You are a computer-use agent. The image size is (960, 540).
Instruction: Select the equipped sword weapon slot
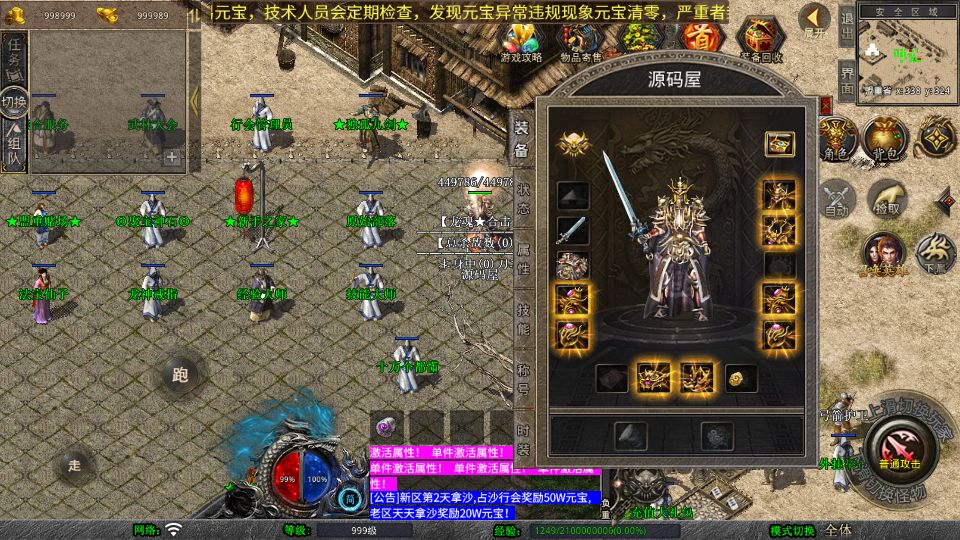[x=572, y=230]
